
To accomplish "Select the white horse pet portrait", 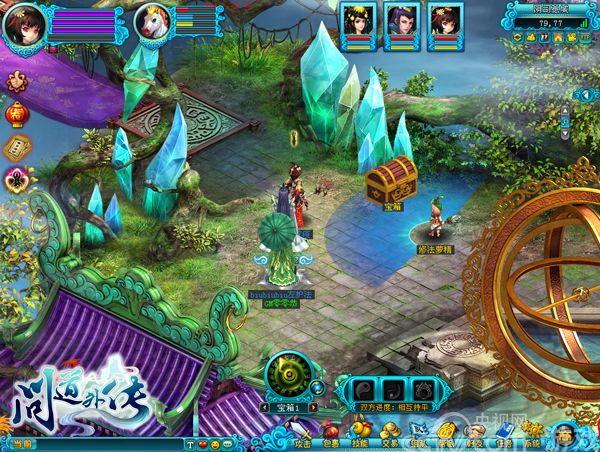I will point(154,23).
